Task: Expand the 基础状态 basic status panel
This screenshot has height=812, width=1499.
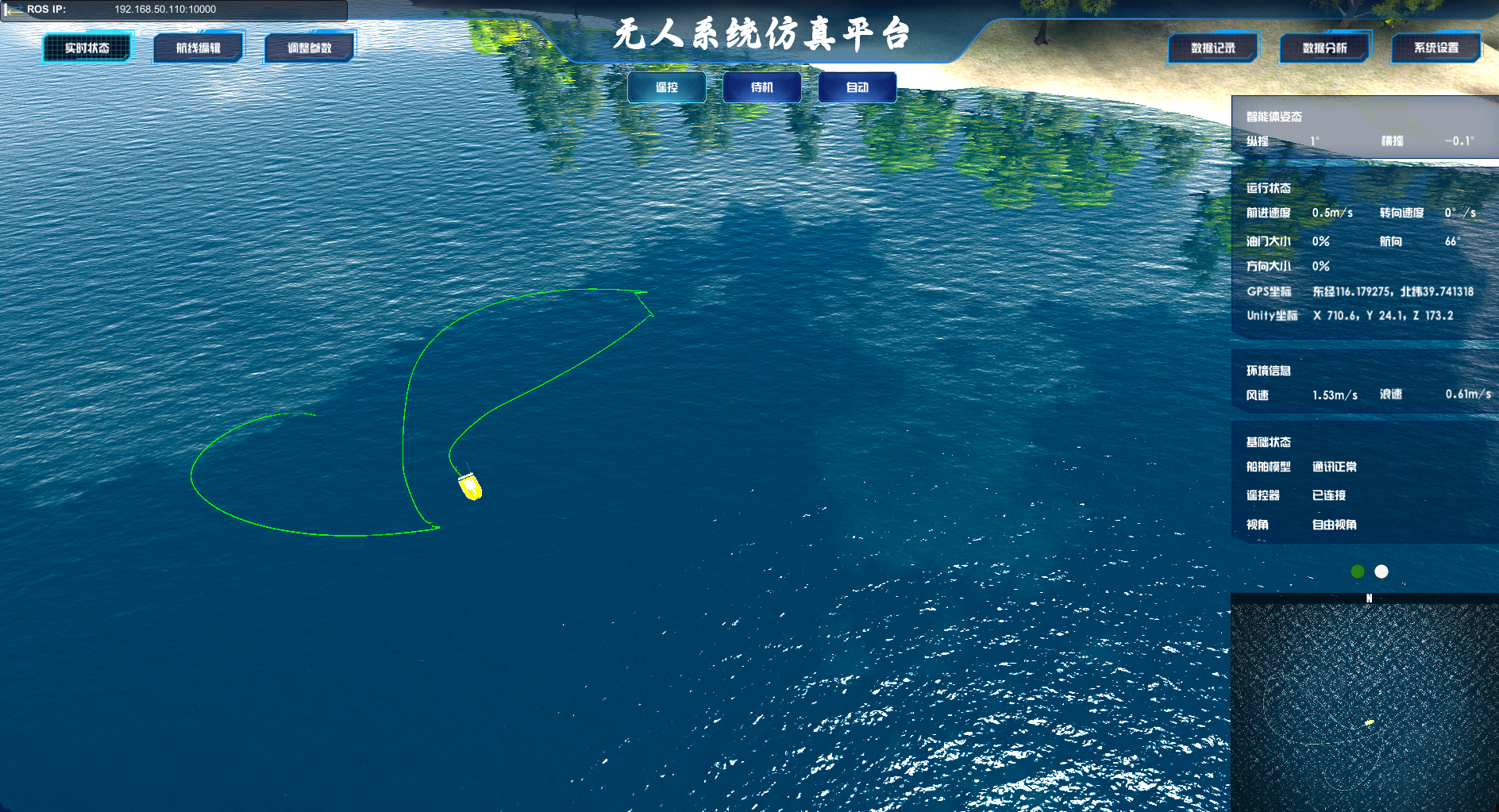Action: 1269,442
